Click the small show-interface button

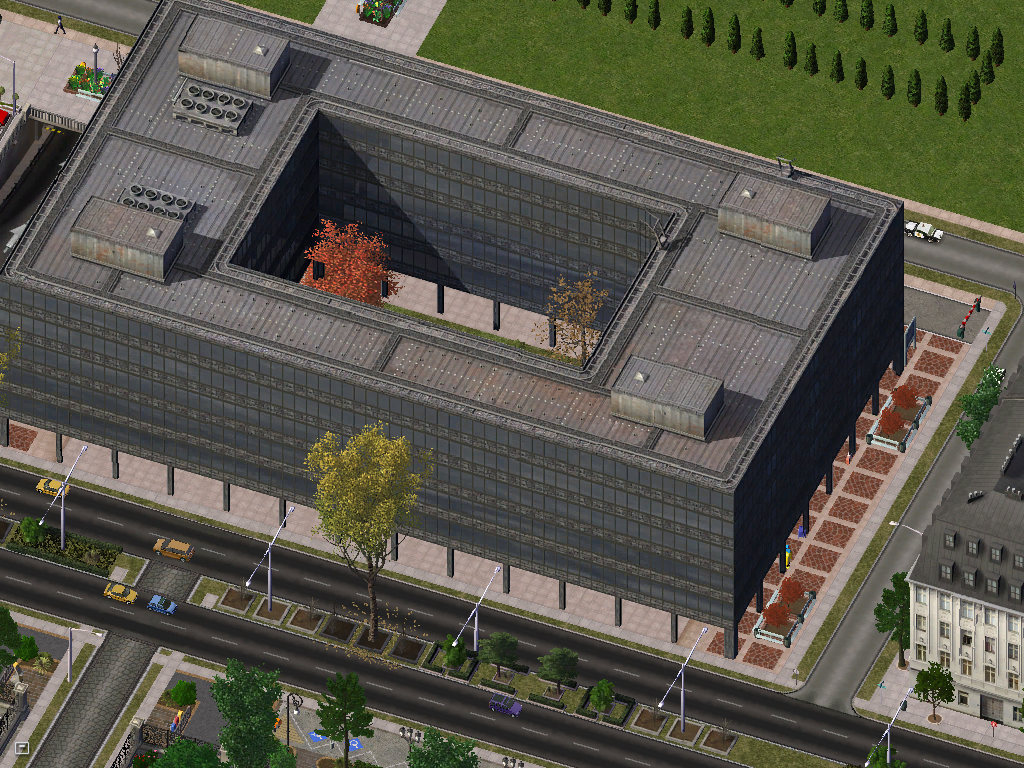22,747
